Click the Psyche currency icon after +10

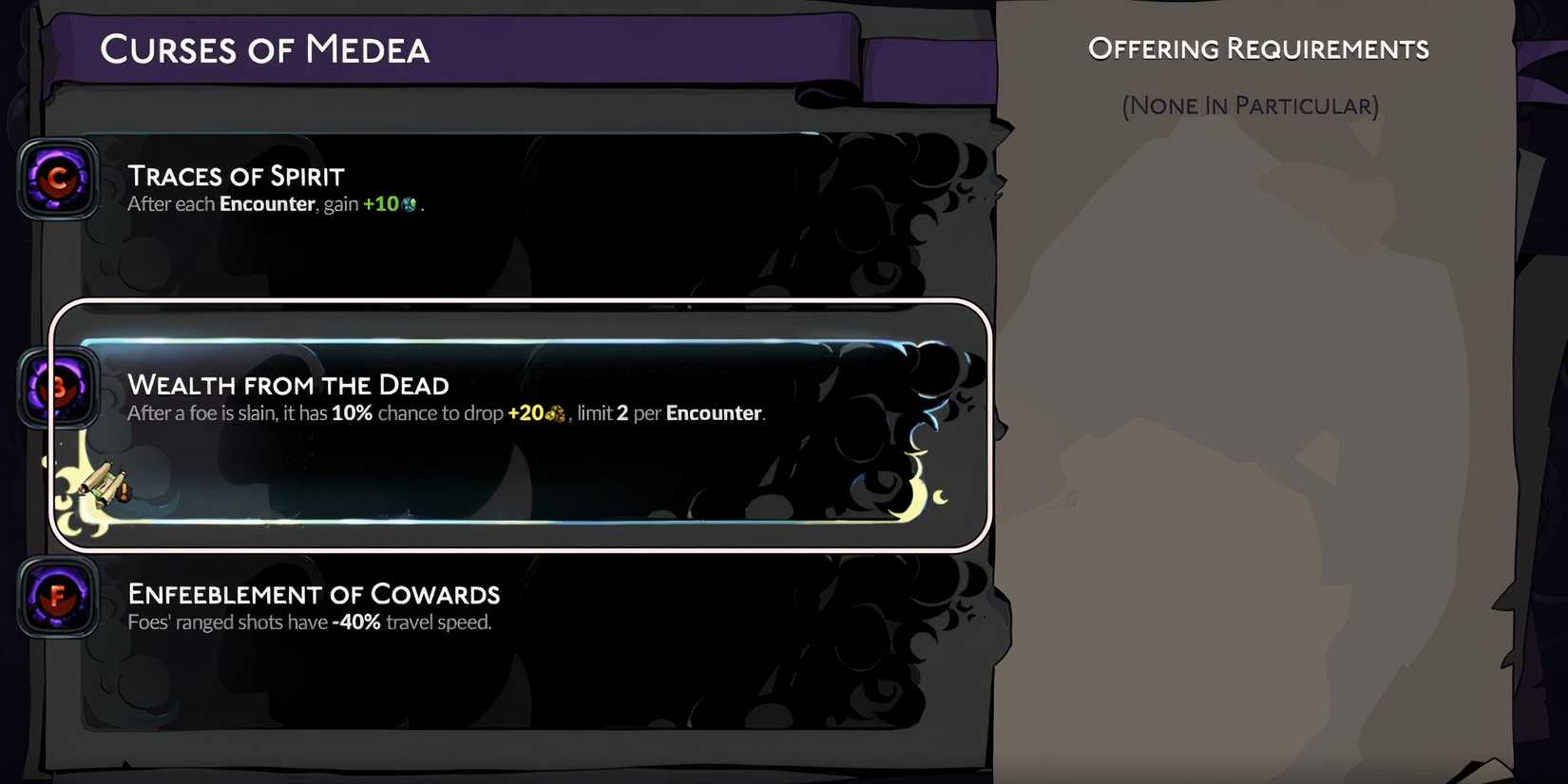coord(409,203)
